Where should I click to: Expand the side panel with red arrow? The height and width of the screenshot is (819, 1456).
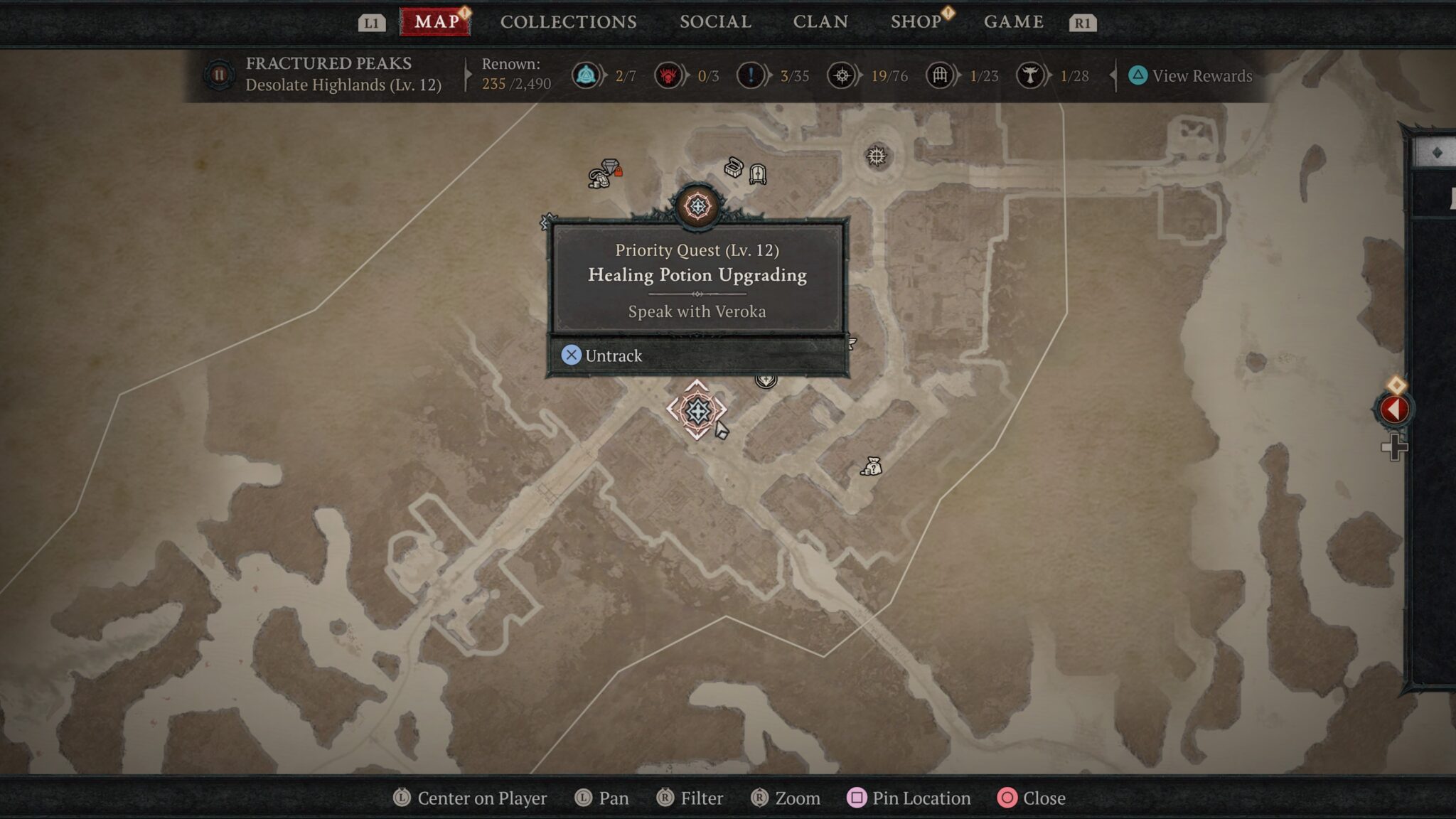click(x=1393, y=409)
